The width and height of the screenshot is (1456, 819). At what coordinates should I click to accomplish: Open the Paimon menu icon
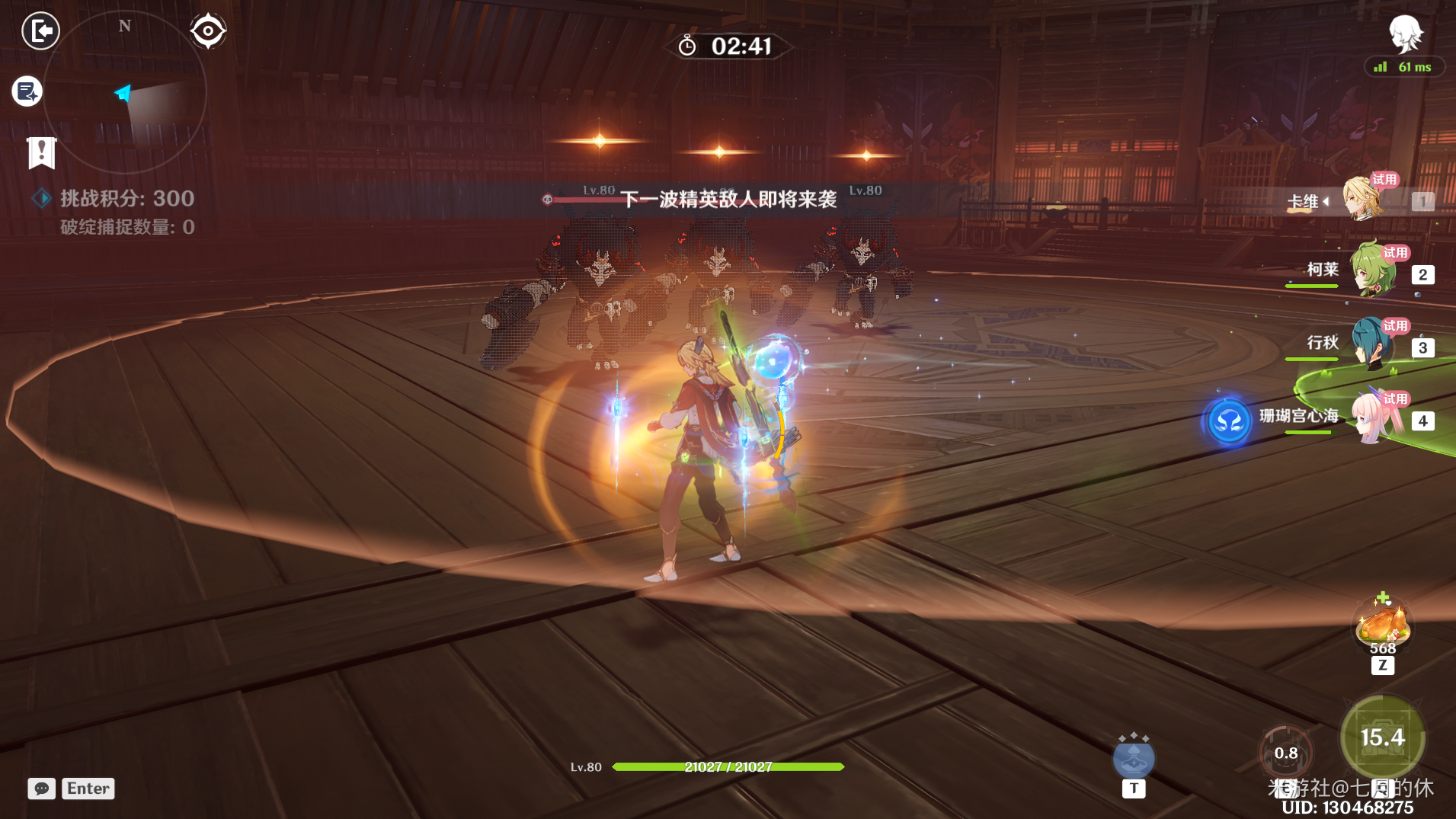pos(1404,34)
